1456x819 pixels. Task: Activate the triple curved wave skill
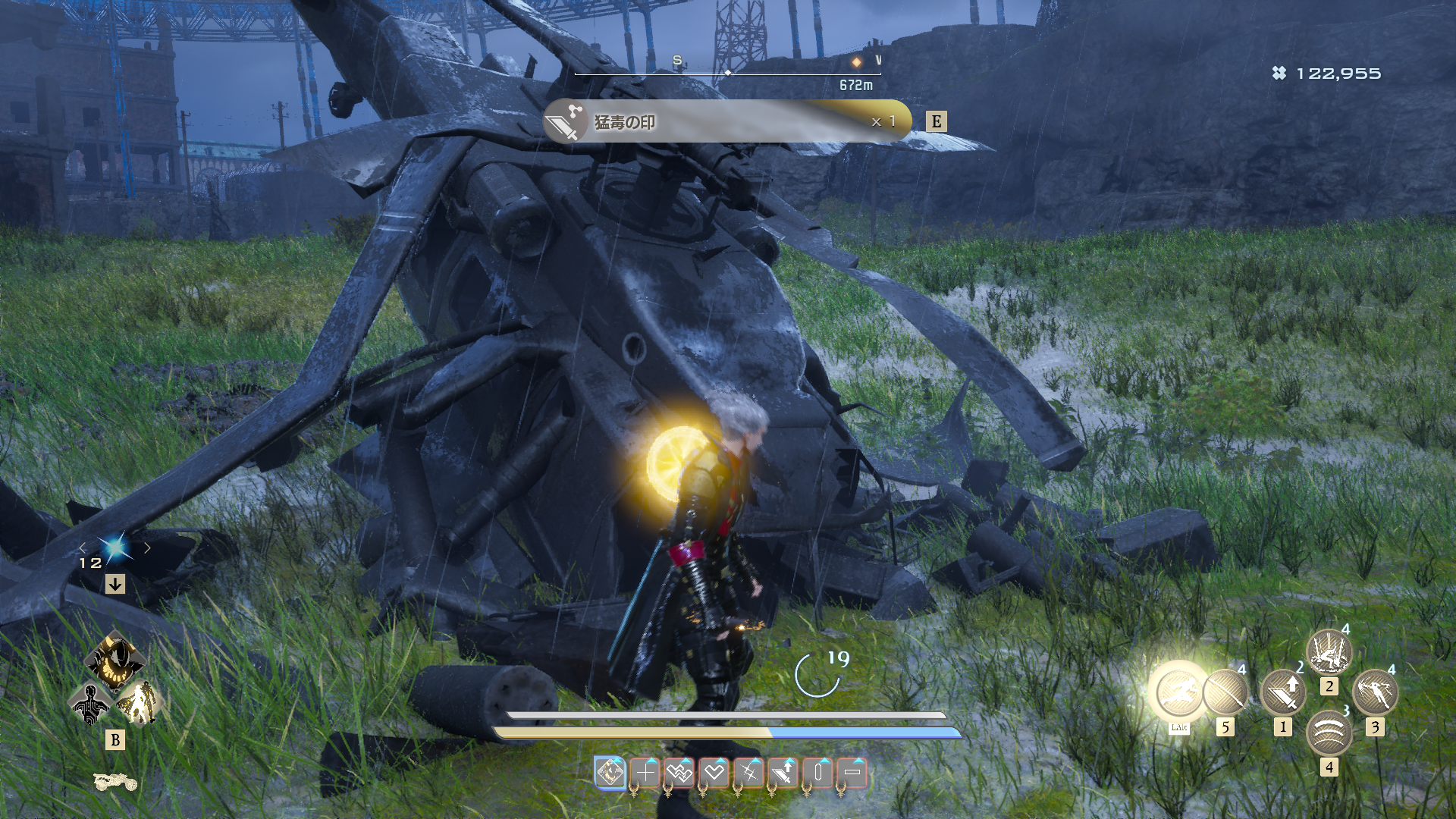[1329, 733]
